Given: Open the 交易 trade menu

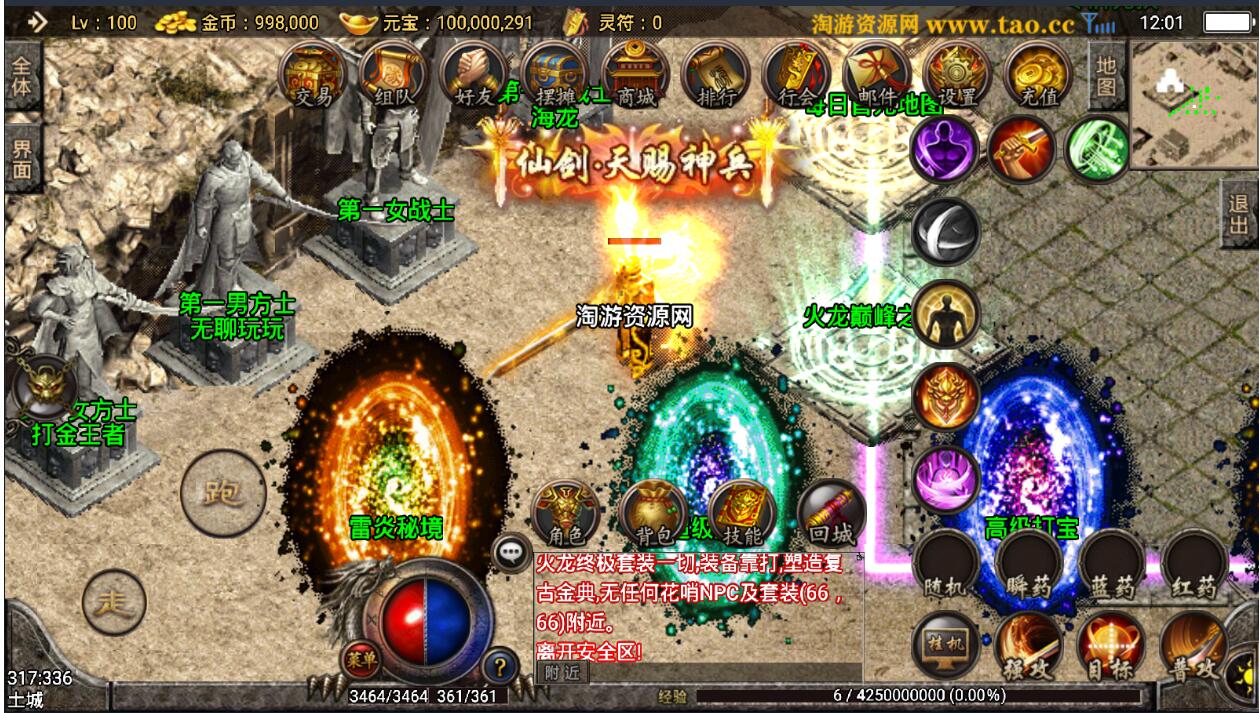Looking at the screenshot, I should pos(314,74).
